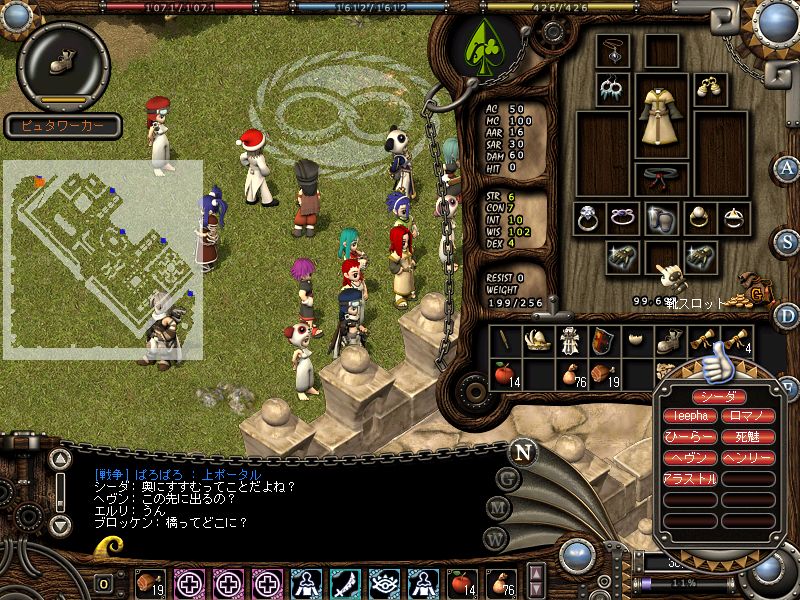Screen dimensions: 800x600
Task: Select party member 死魅
Action: [747, 437]
